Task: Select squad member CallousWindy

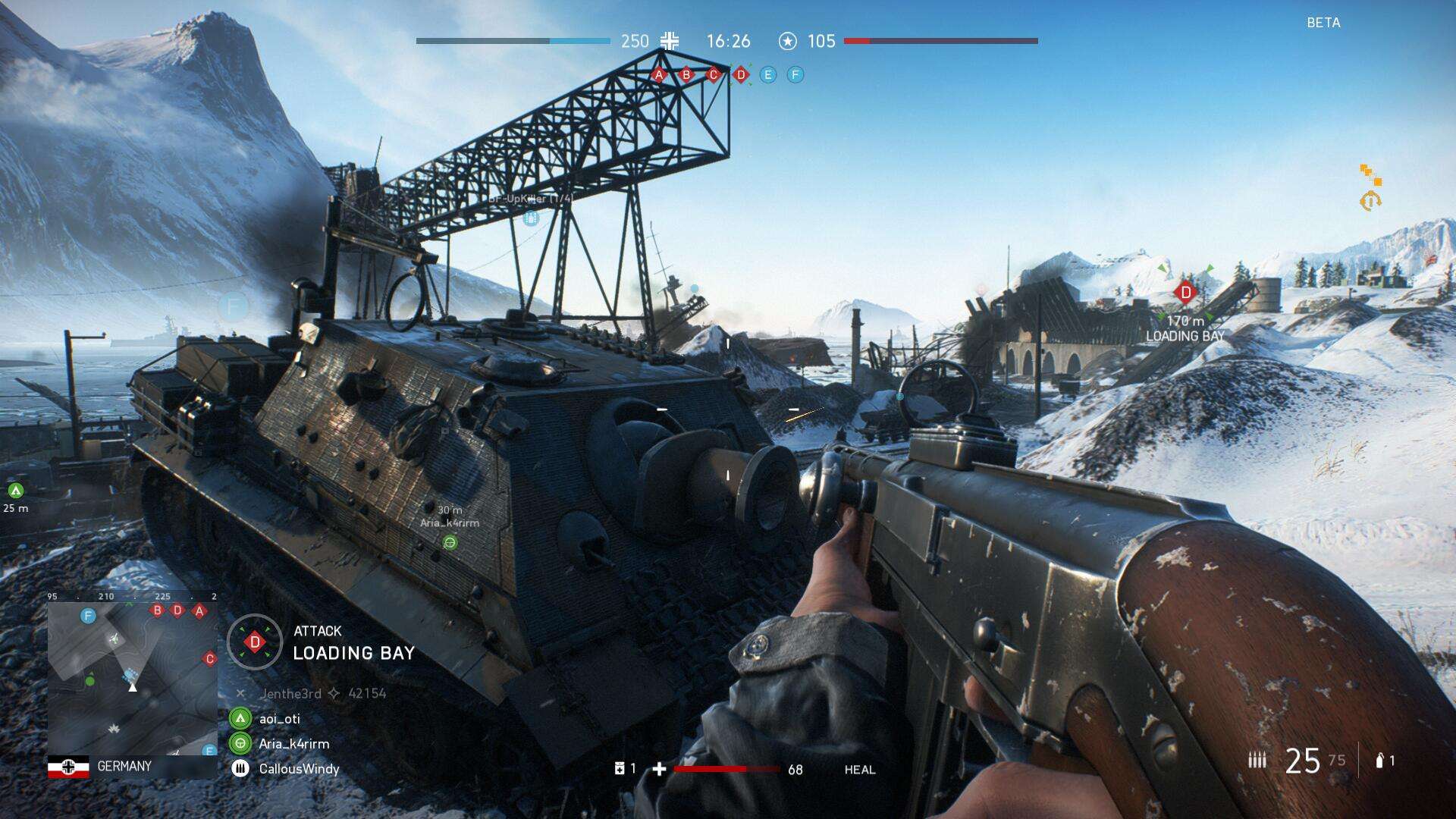Action: (x=299, y=769)
